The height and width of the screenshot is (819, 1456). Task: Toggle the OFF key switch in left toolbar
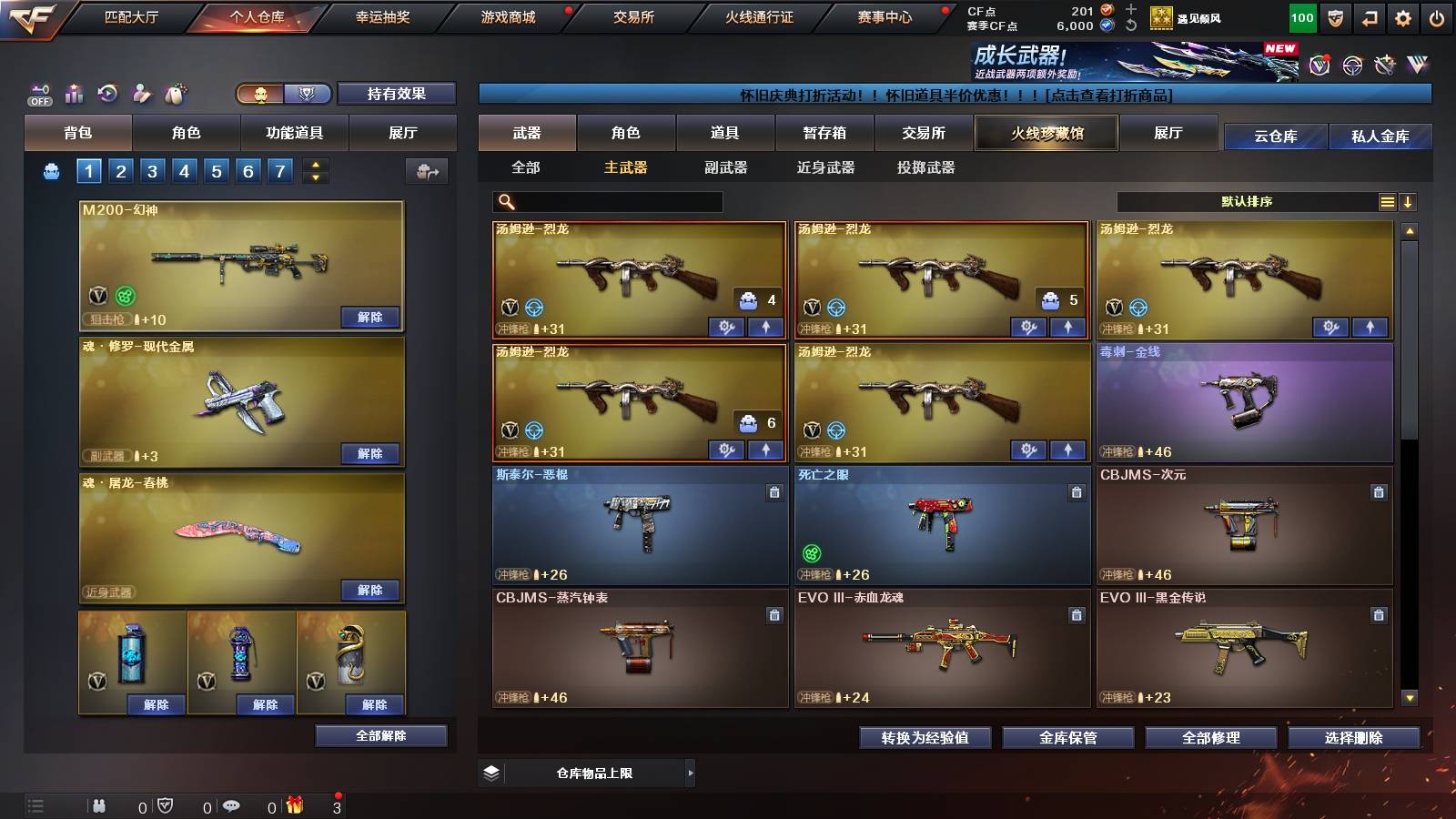(x=38, y=94)
